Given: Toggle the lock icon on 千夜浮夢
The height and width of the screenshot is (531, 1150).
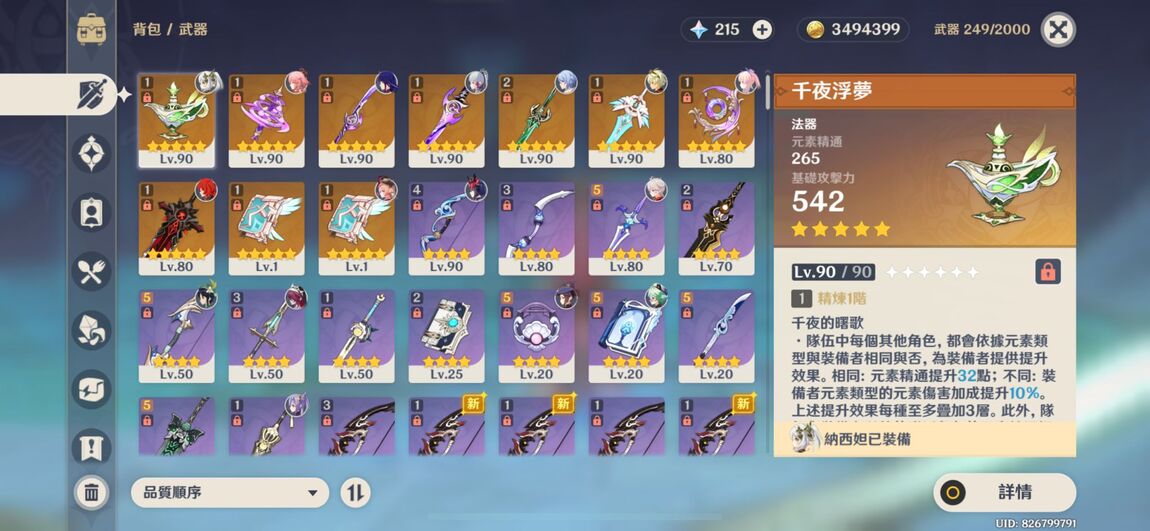Looking at the screenshot, I should point(1047,271).
